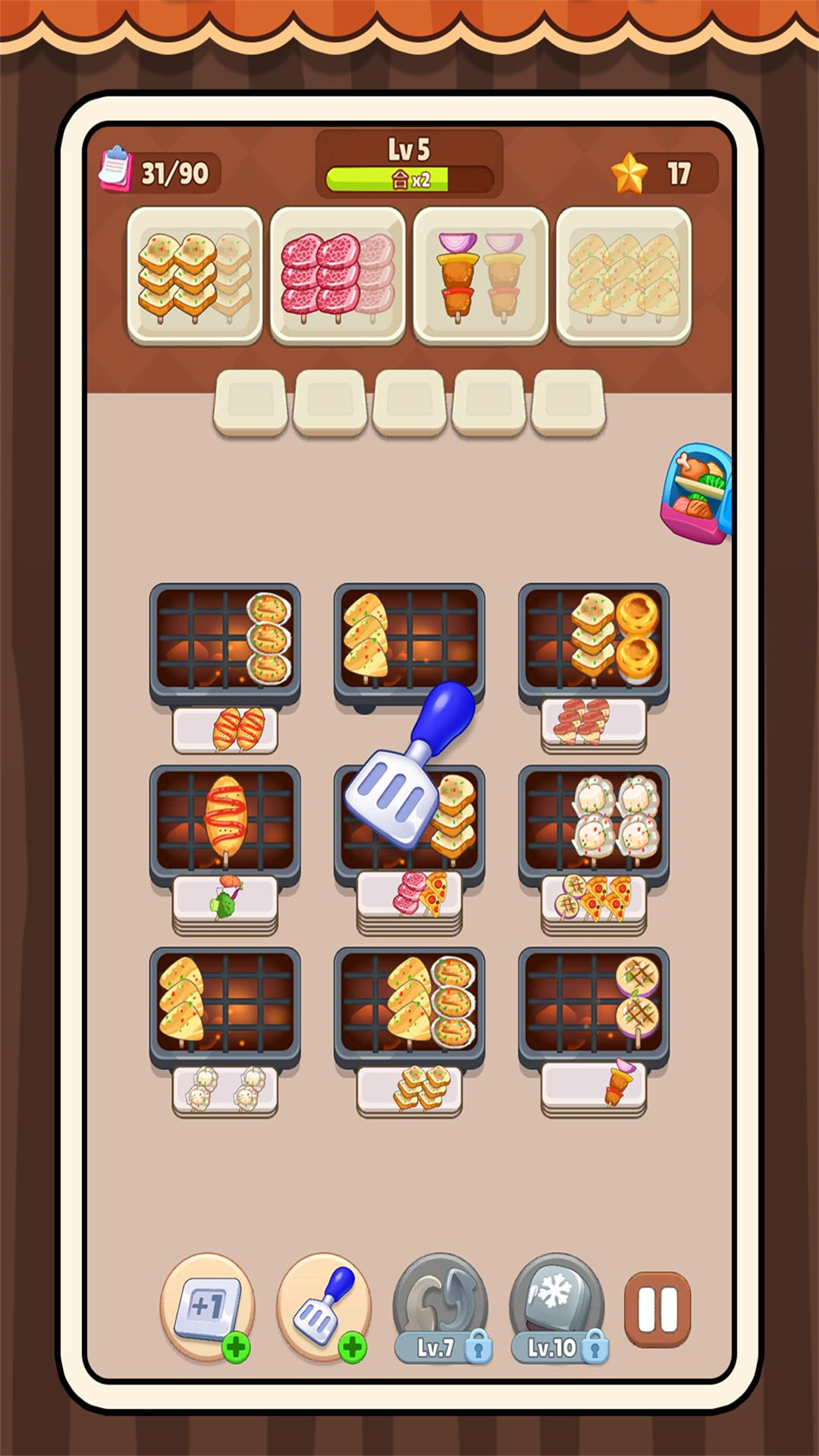Tap the locked Lv.10 freeze booster
Image resolution: width=819 pixels, height=1456 pixels.
pos(557,1307)
